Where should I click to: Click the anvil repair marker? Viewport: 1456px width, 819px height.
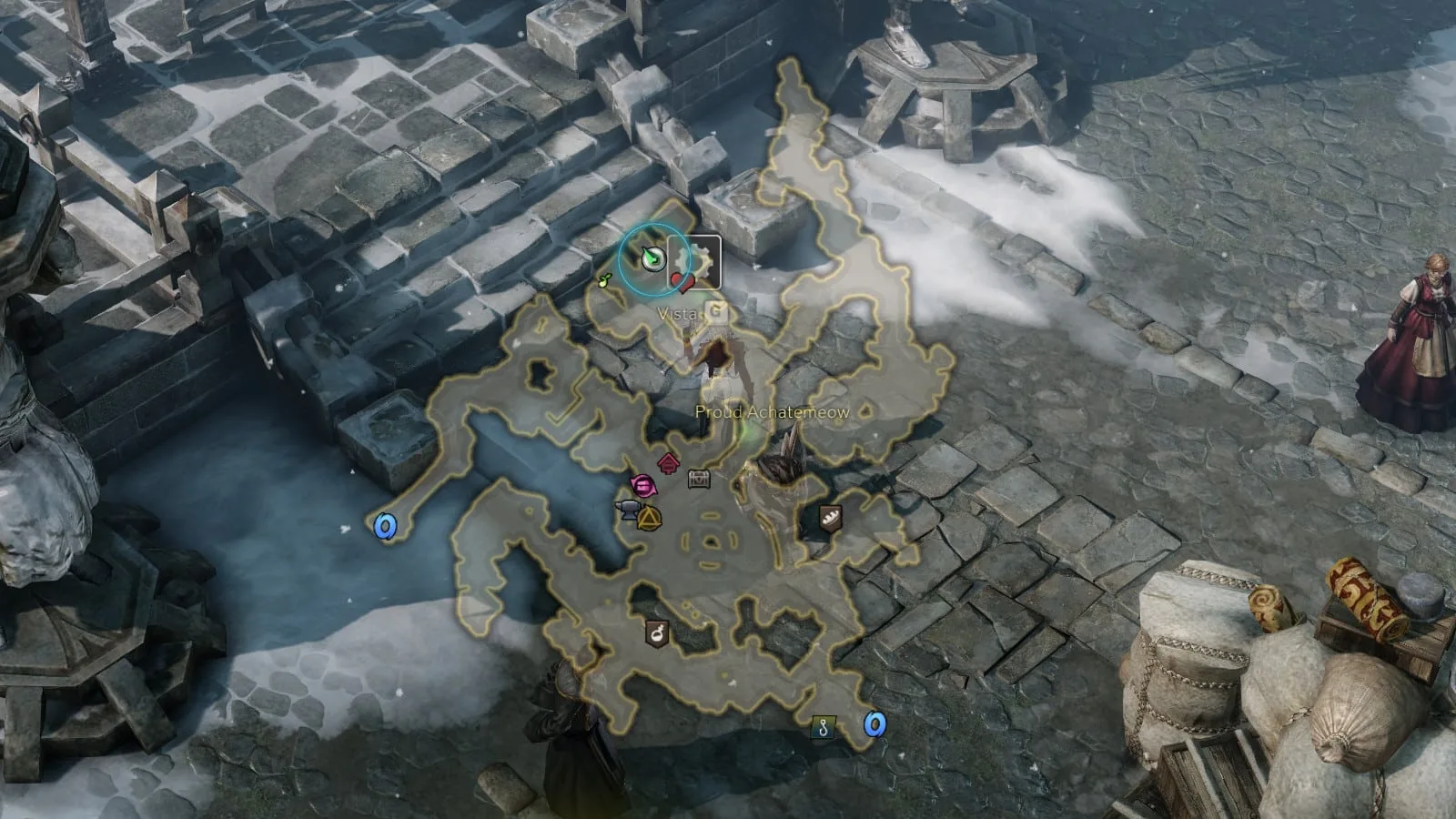pos(629,511)
